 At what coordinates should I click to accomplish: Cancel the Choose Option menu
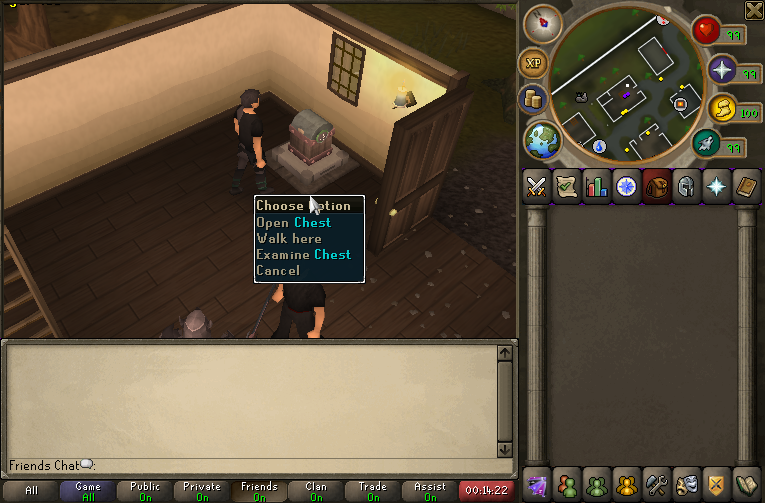point(277,271)
